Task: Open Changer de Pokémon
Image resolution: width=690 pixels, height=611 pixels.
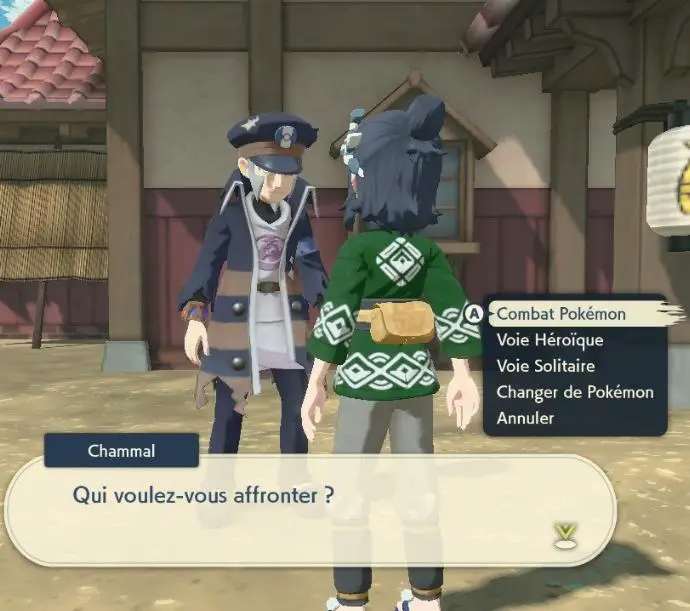Action: 574,392
